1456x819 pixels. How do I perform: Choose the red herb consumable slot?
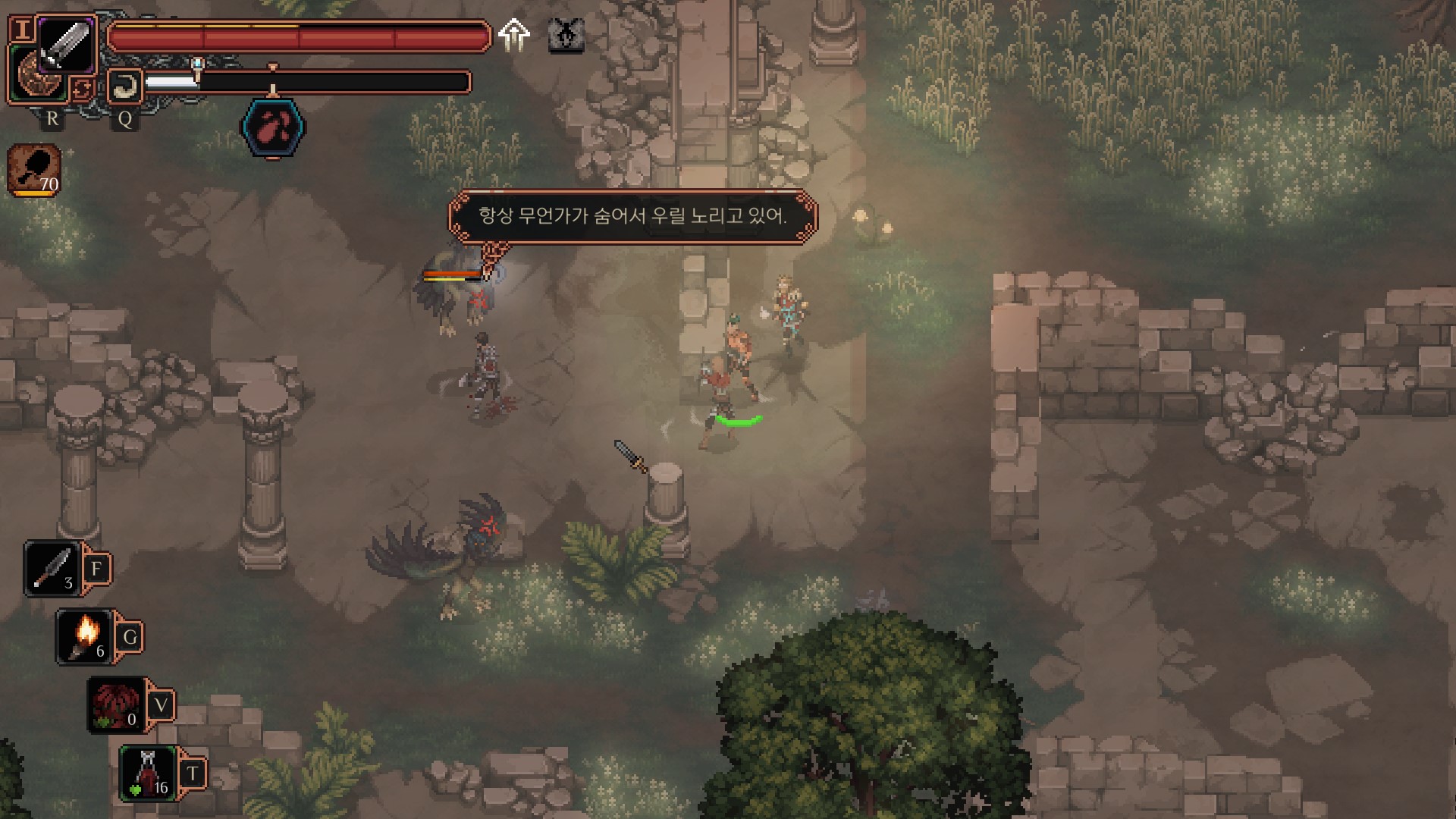(x=117, y=705)
